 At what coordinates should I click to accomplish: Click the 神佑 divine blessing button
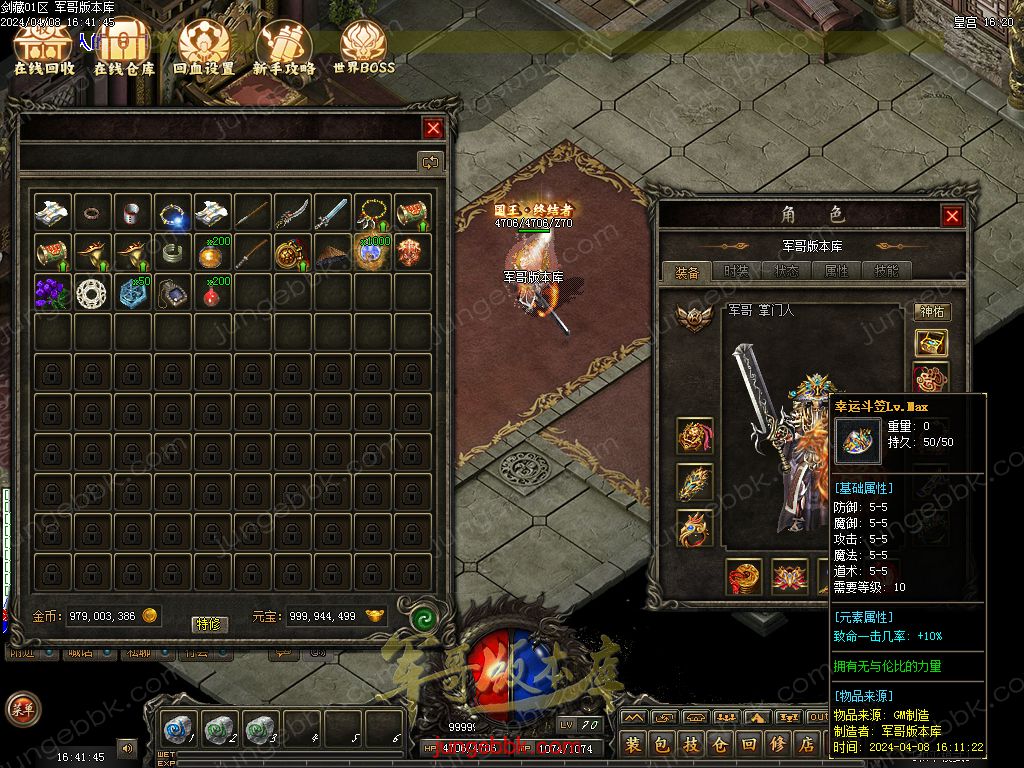(931, 312)
